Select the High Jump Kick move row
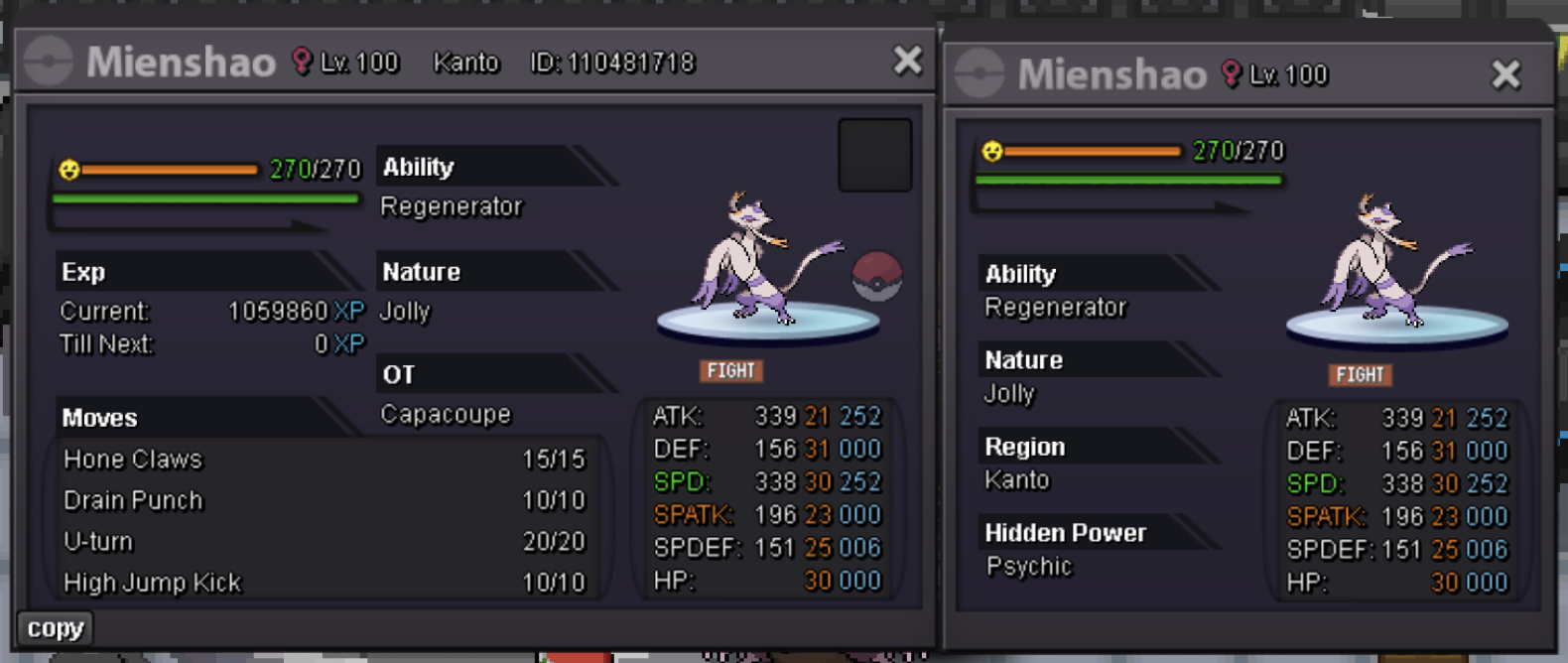 point(324,583)
